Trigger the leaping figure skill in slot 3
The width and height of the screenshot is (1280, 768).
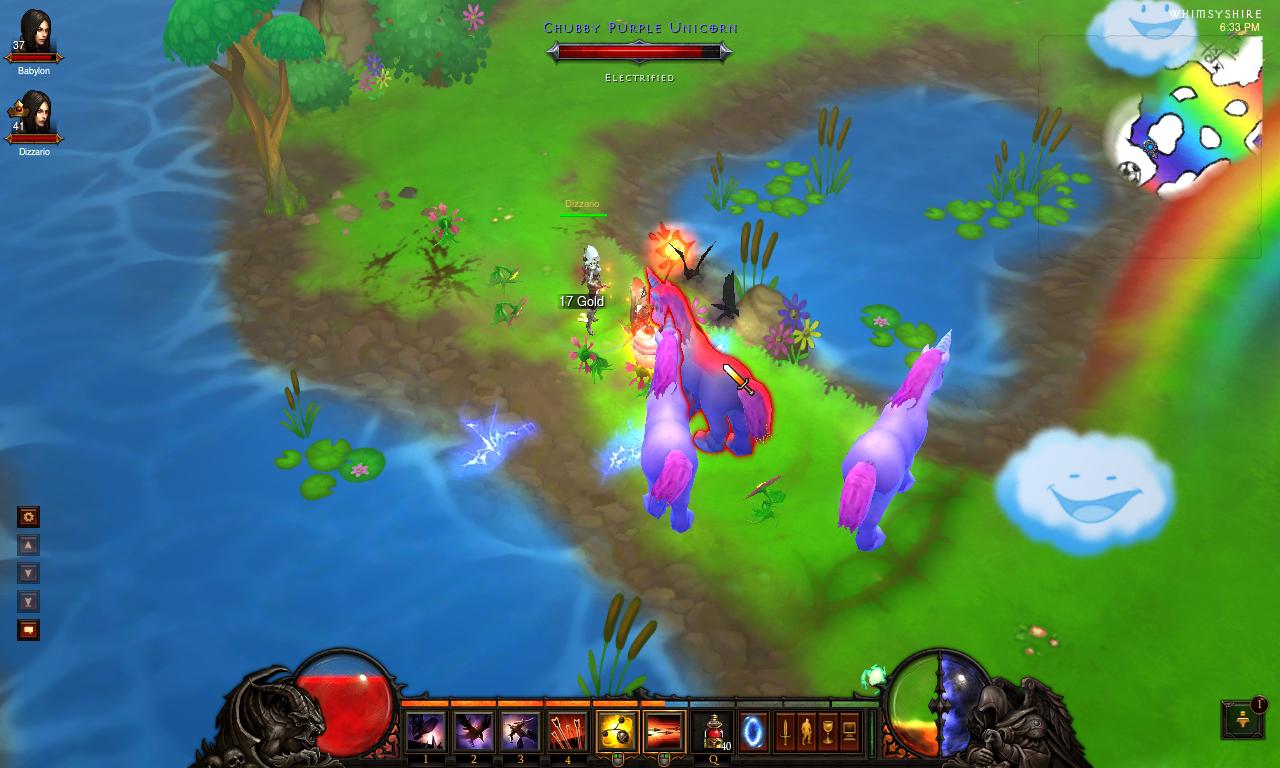[520, 731]
